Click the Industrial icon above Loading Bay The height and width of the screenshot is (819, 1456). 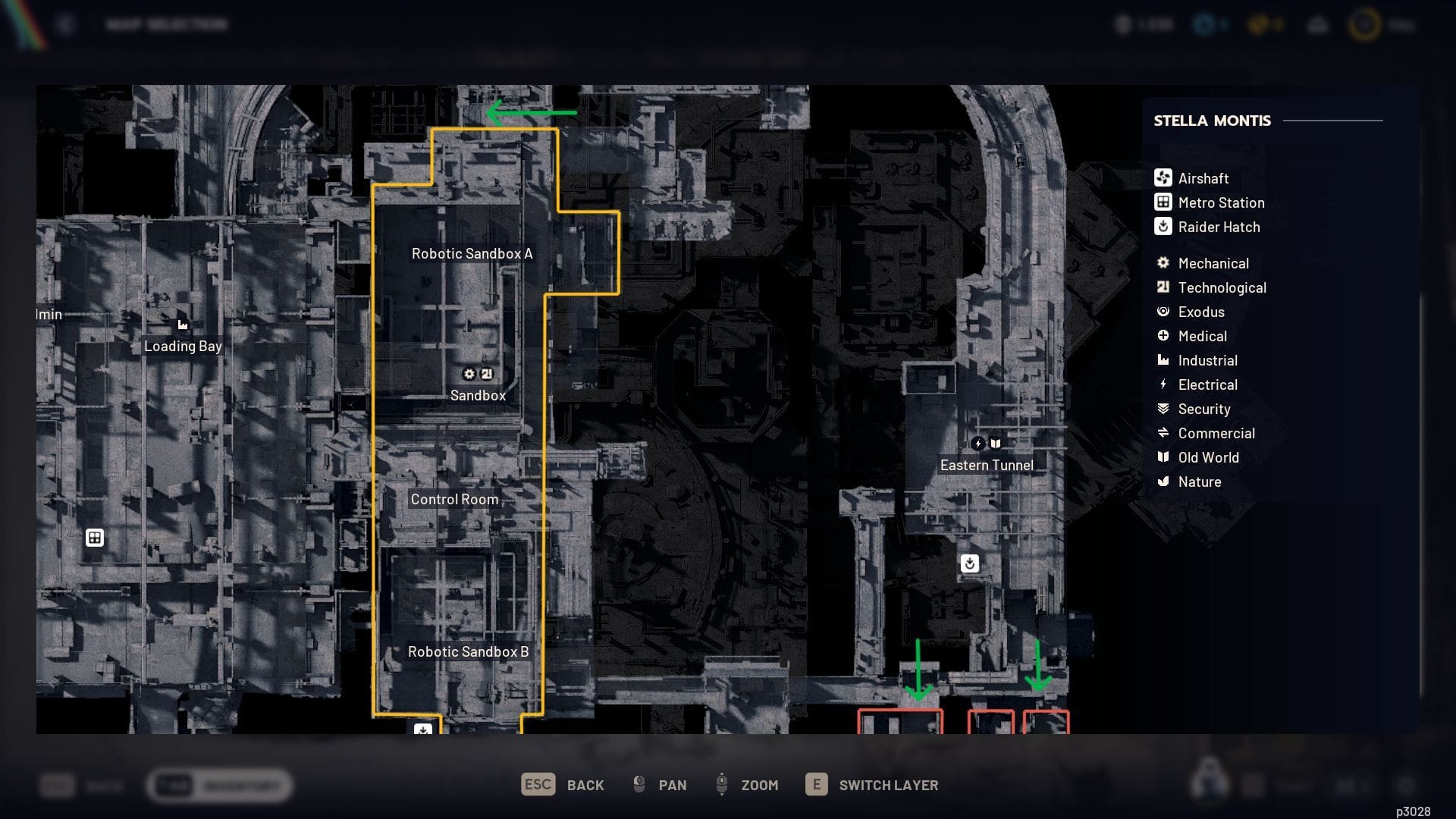(183, 323)
